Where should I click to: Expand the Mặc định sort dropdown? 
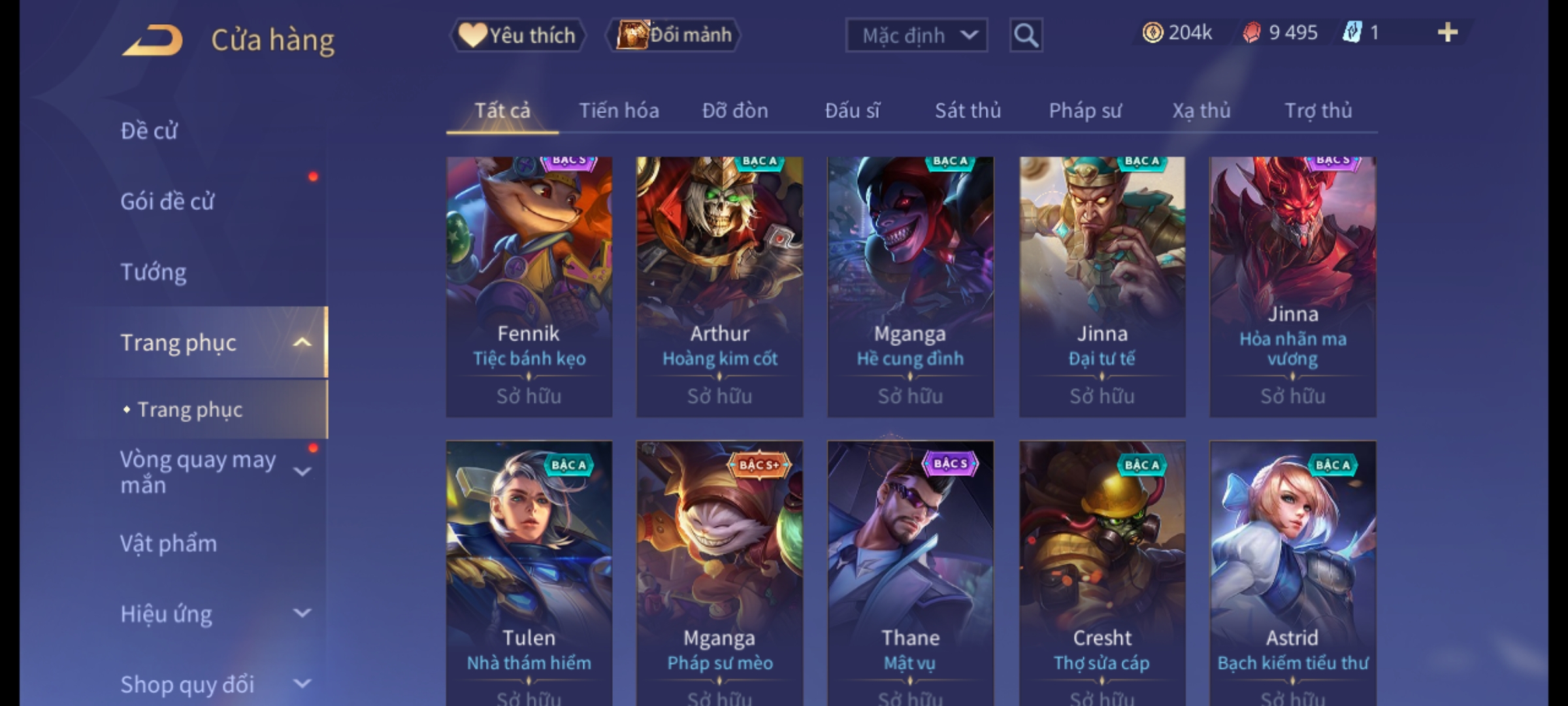[916, 35]
